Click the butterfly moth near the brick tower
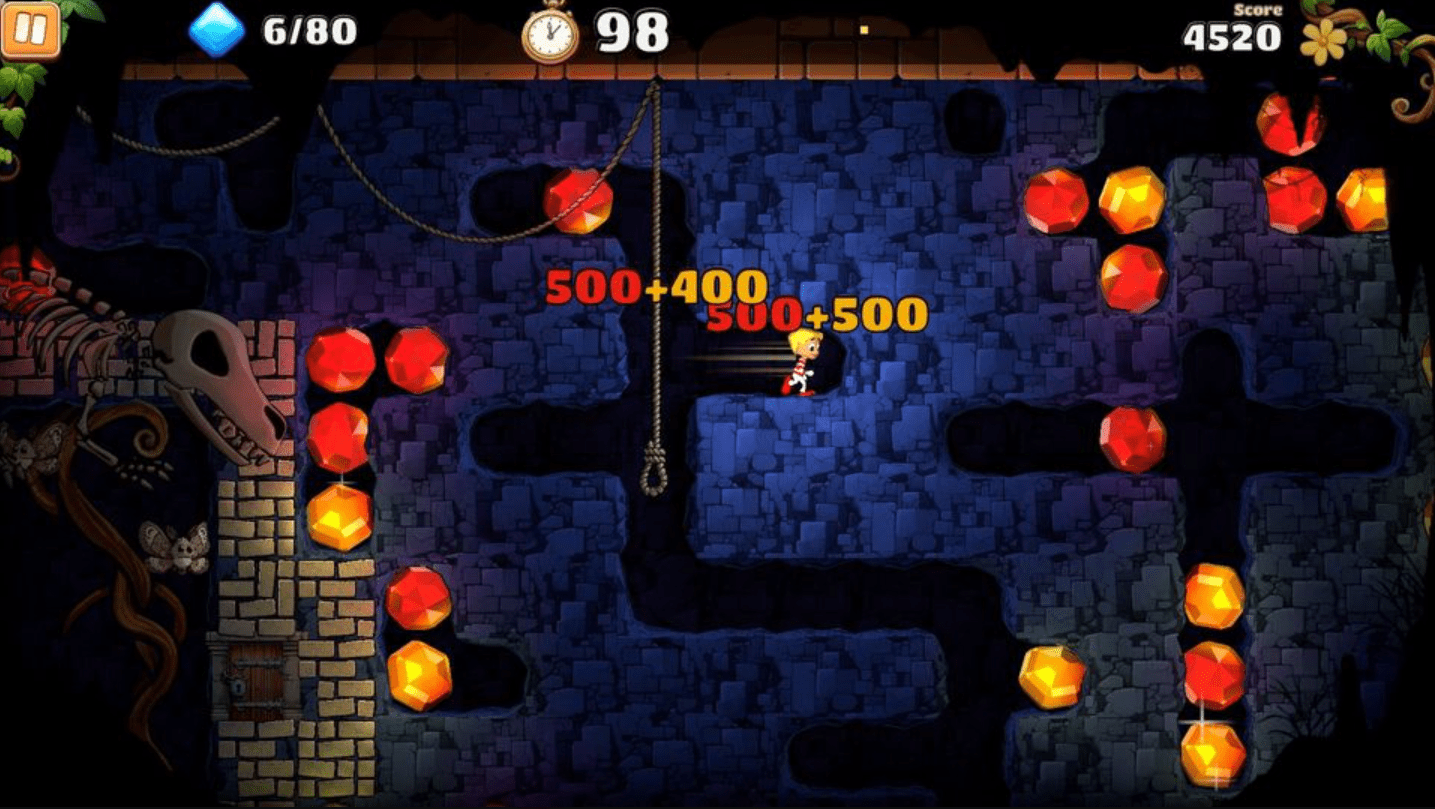This screenshot has height=809, width=1435. [175, 548]
